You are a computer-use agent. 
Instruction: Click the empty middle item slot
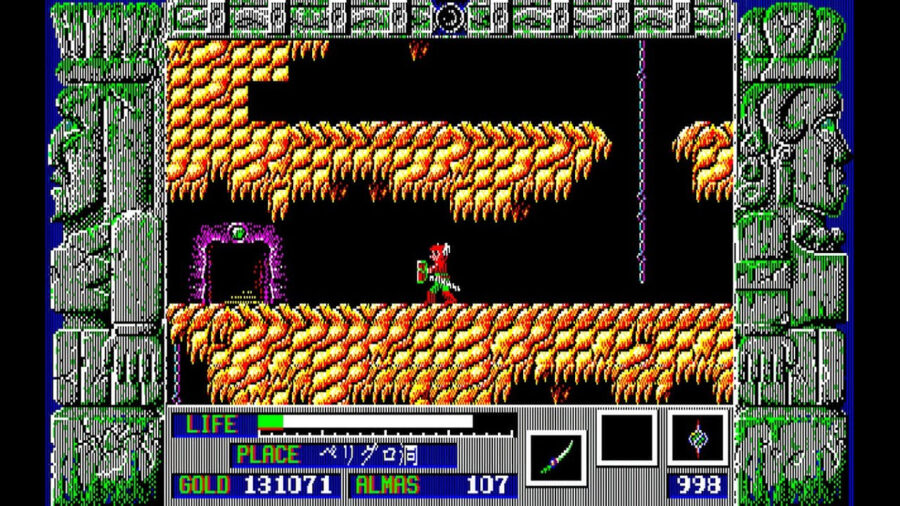click(x=626, y=439)
